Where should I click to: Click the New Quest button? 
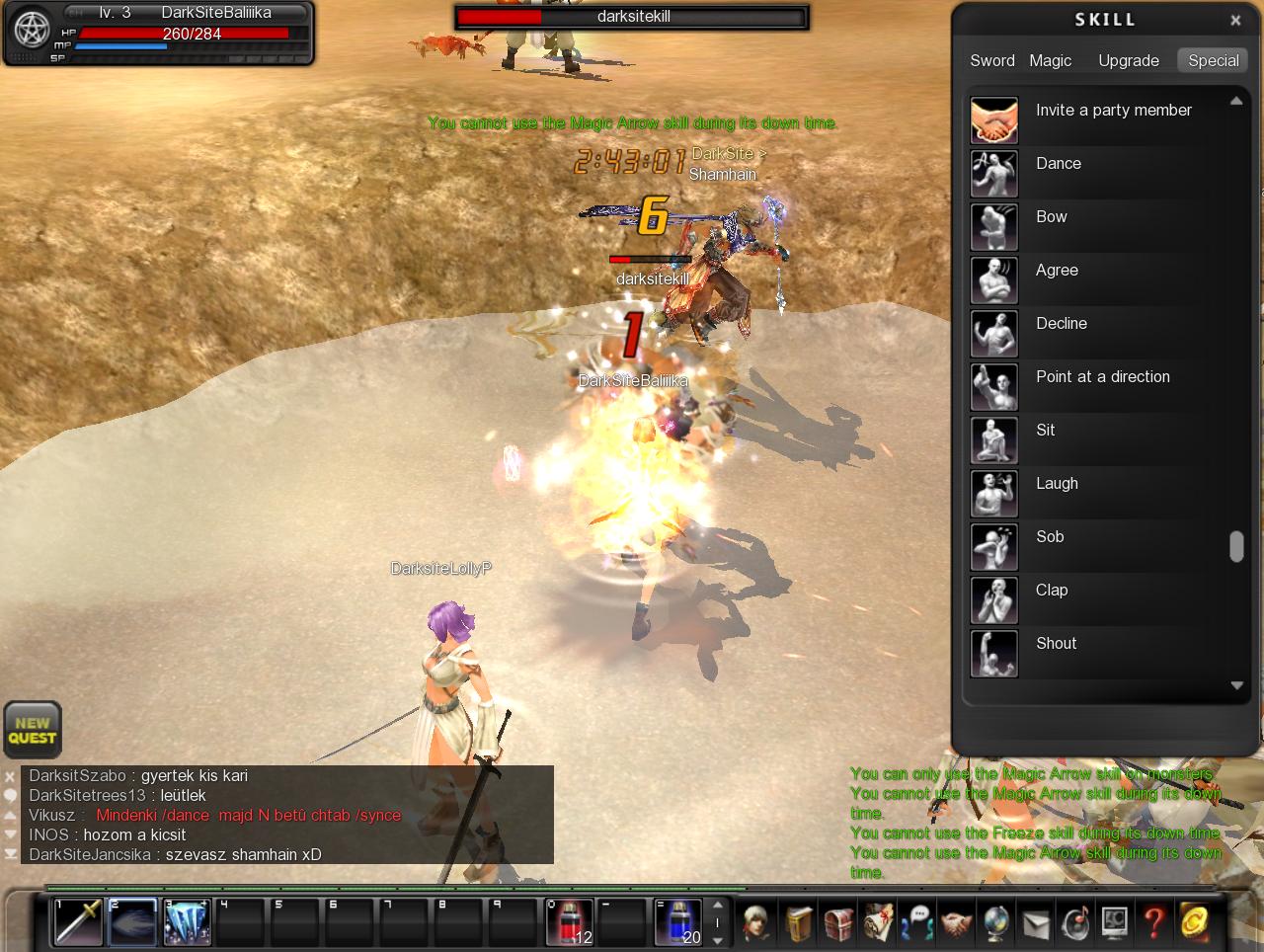[x=33, y=730]
